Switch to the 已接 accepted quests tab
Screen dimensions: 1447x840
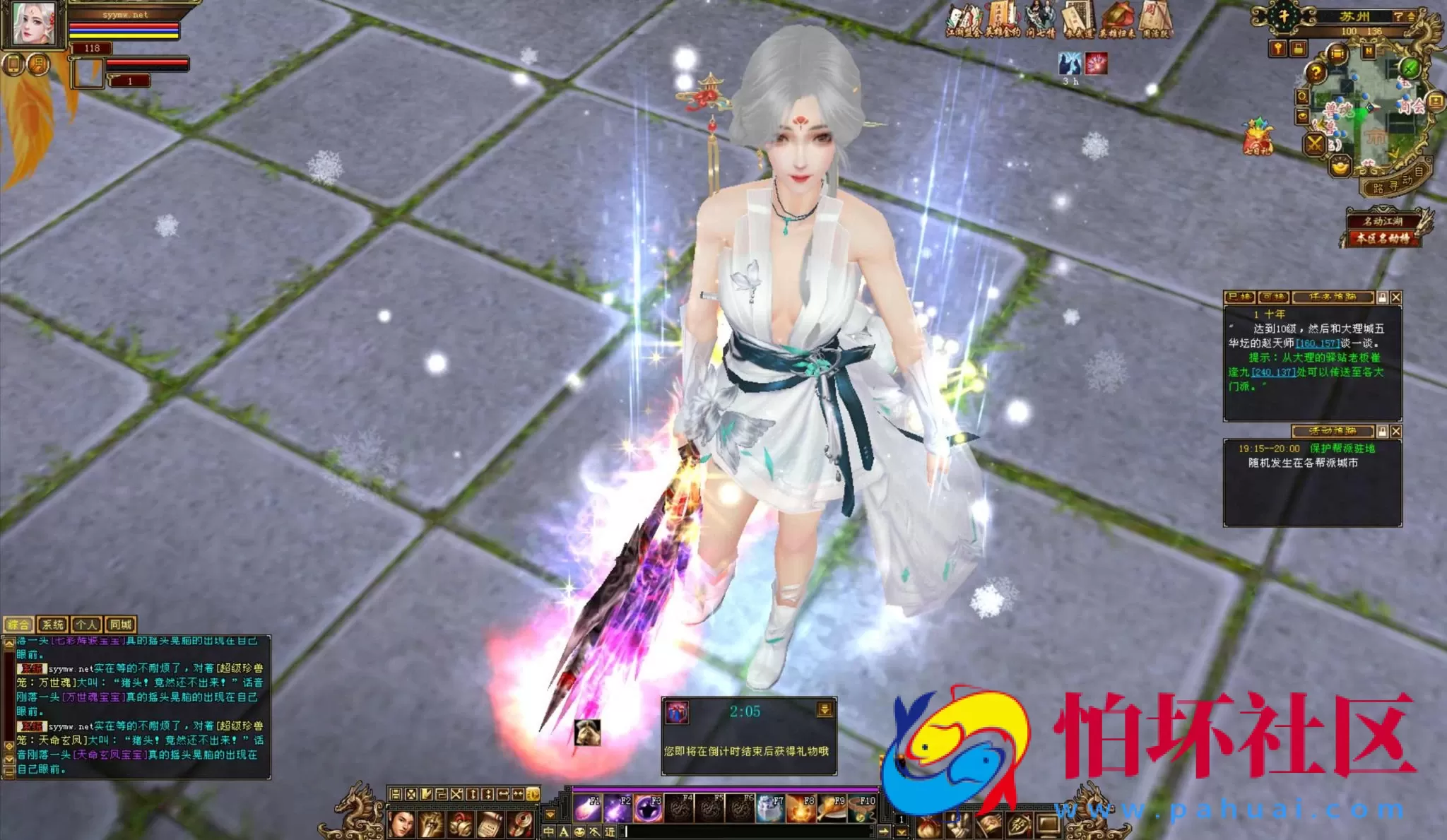1239,297
